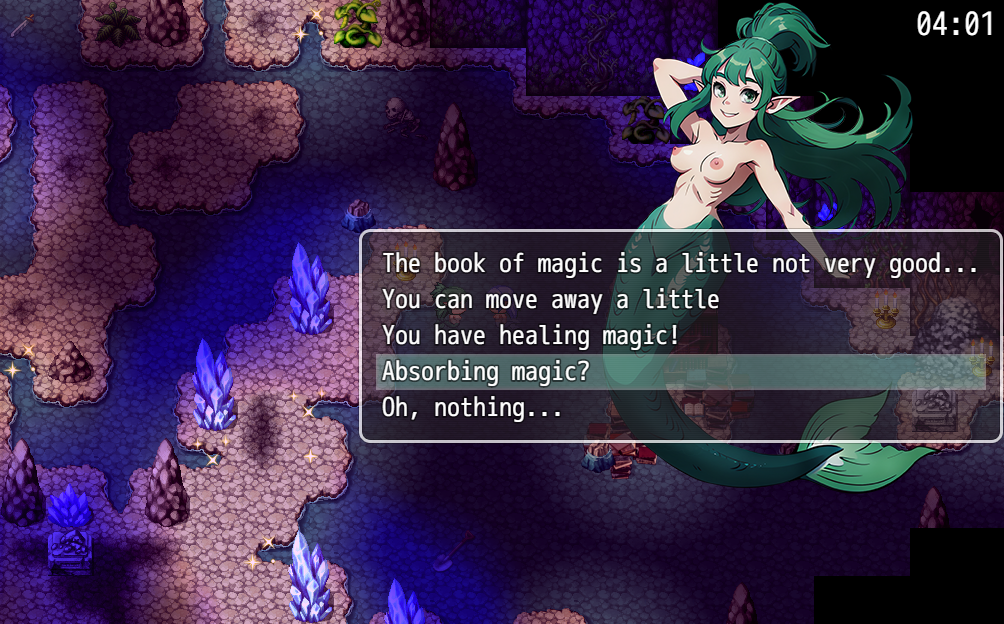
Task: Choose the highlighted "Absorbing magic?" option
Action: click(x=486, y=372)
